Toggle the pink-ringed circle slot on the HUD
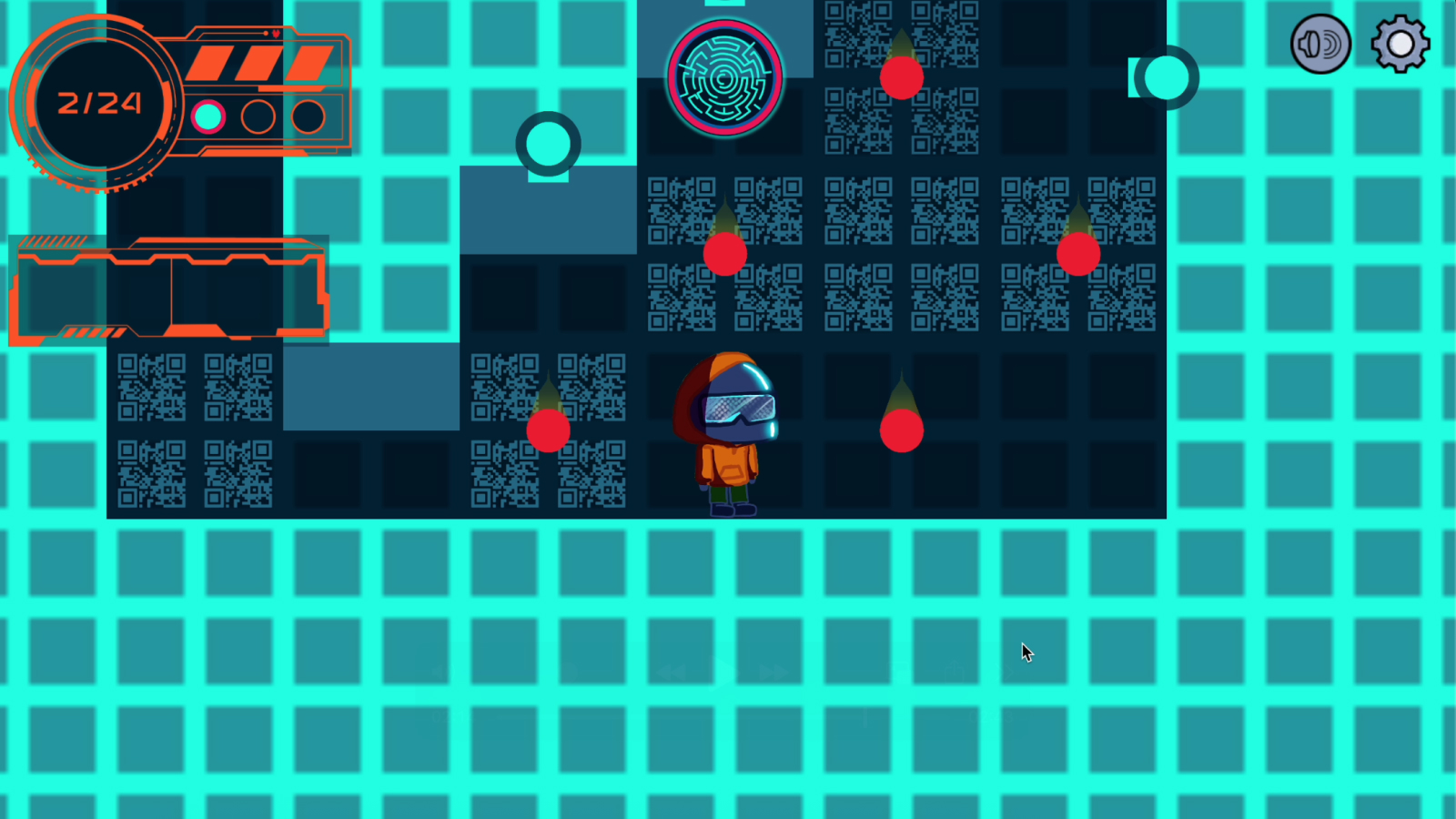This screenshot has width=1456, height=819. (x=208, y=116)
